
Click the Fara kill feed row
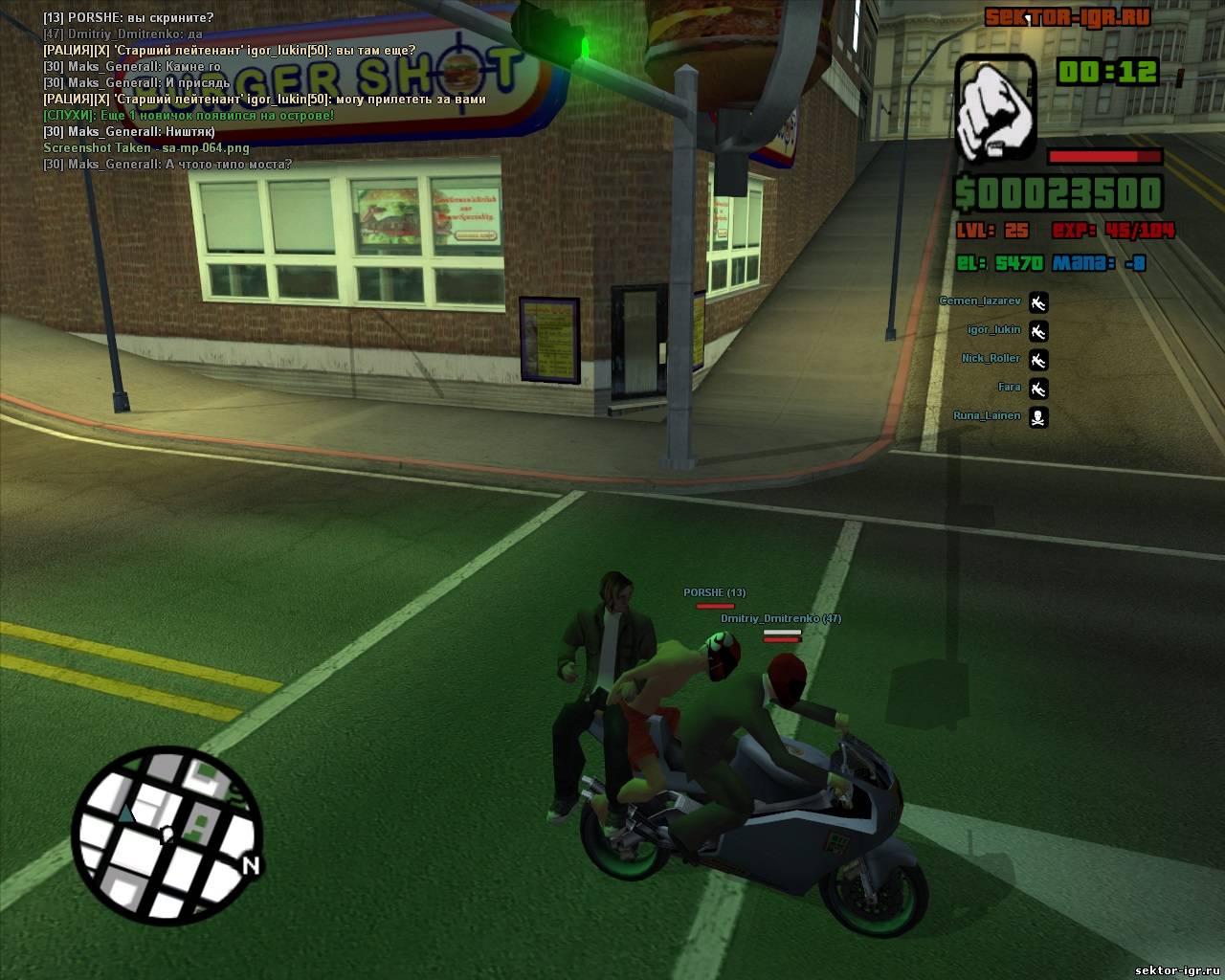point(1022,389)
